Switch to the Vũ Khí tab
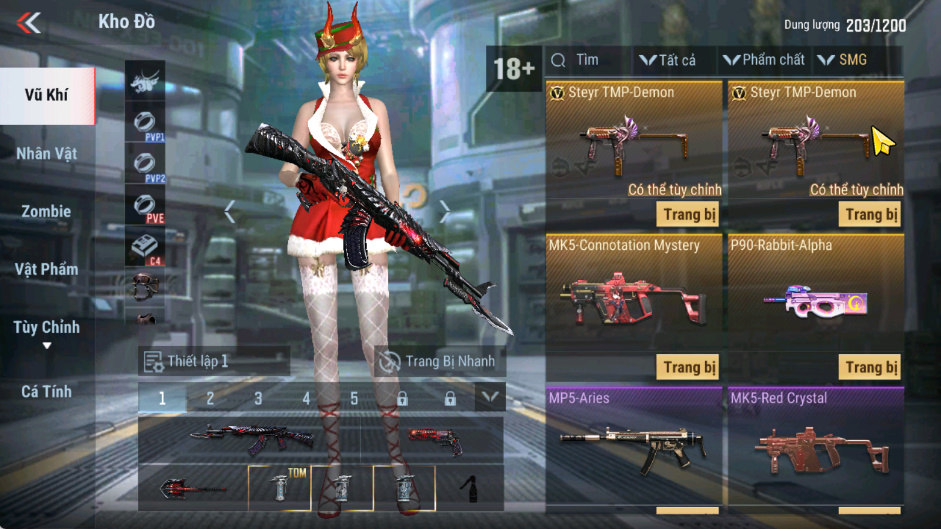Viewport: 941px width, 529px height. click(48, 96)
